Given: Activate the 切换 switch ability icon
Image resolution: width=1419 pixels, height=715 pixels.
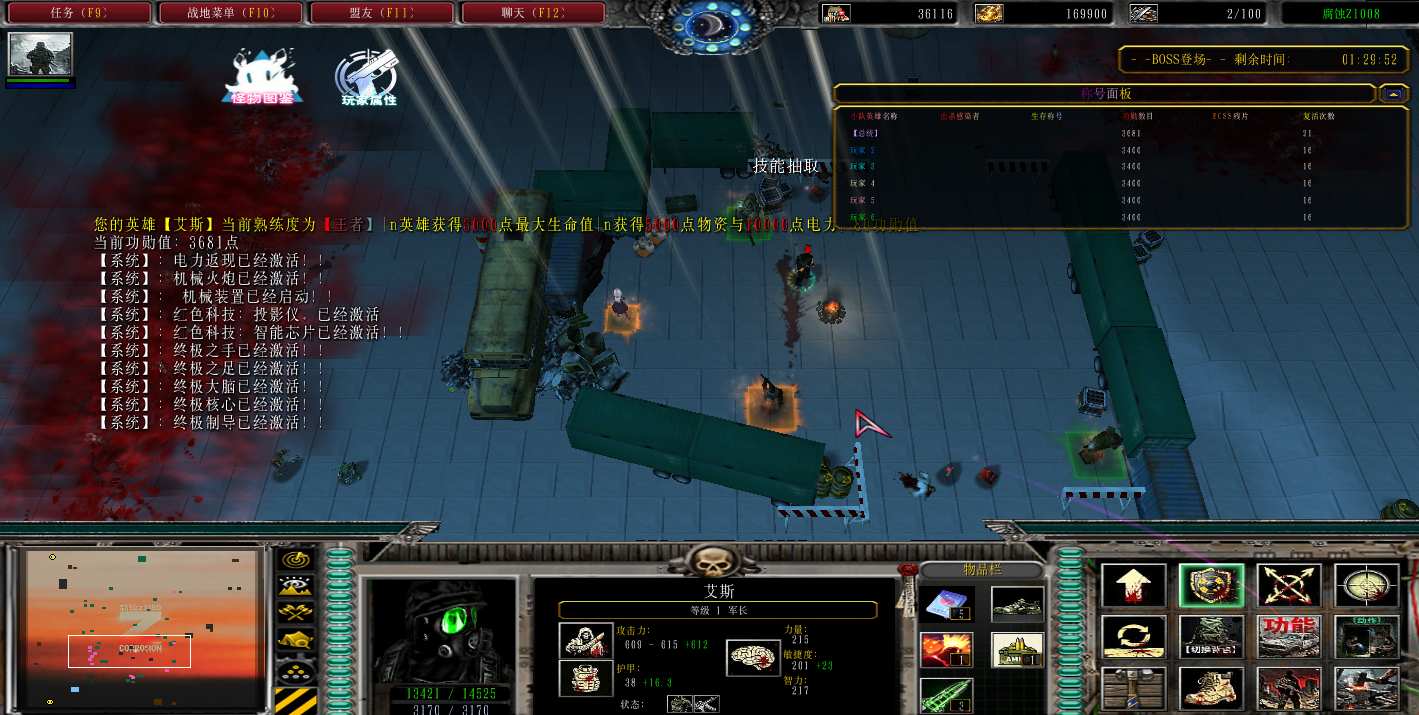Looking at the screenshot, I should (x=1211, y=636).
